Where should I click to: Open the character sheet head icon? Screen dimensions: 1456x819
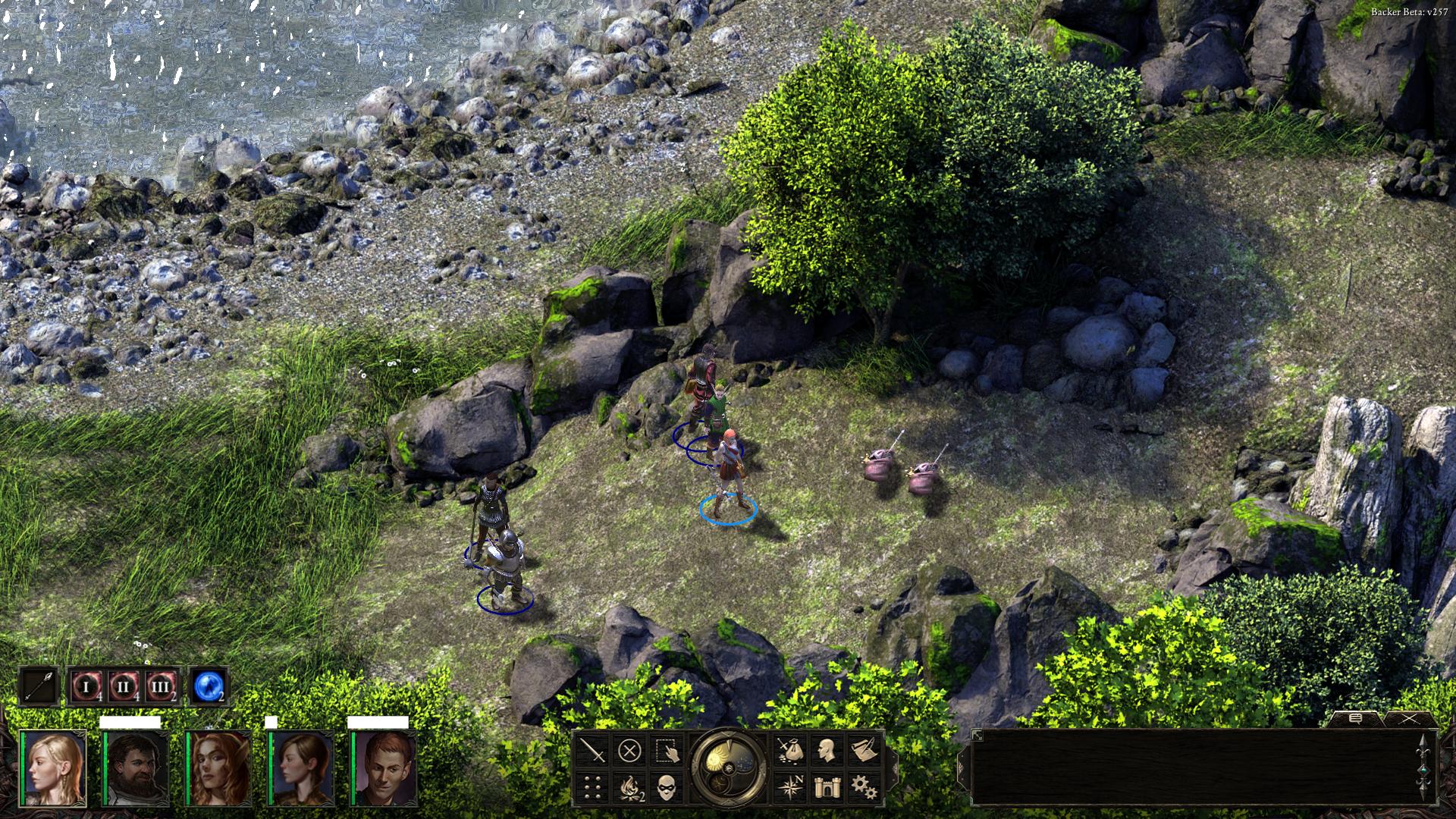[827, 751]
